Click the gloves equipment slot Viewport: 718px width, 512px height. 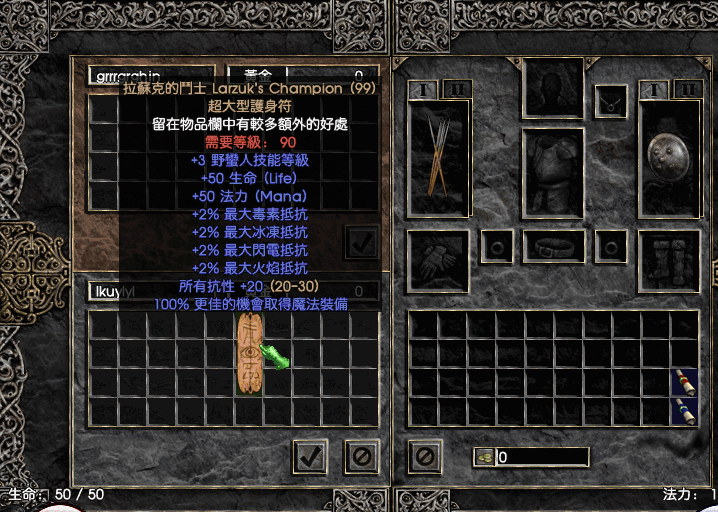coord(438,261)
